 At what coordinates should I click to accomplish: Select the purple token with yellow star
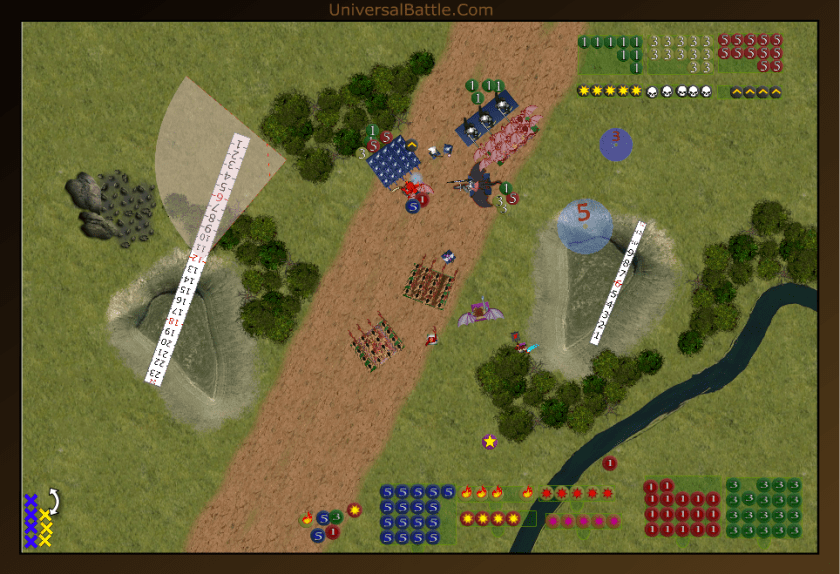[x=489, y=441]
